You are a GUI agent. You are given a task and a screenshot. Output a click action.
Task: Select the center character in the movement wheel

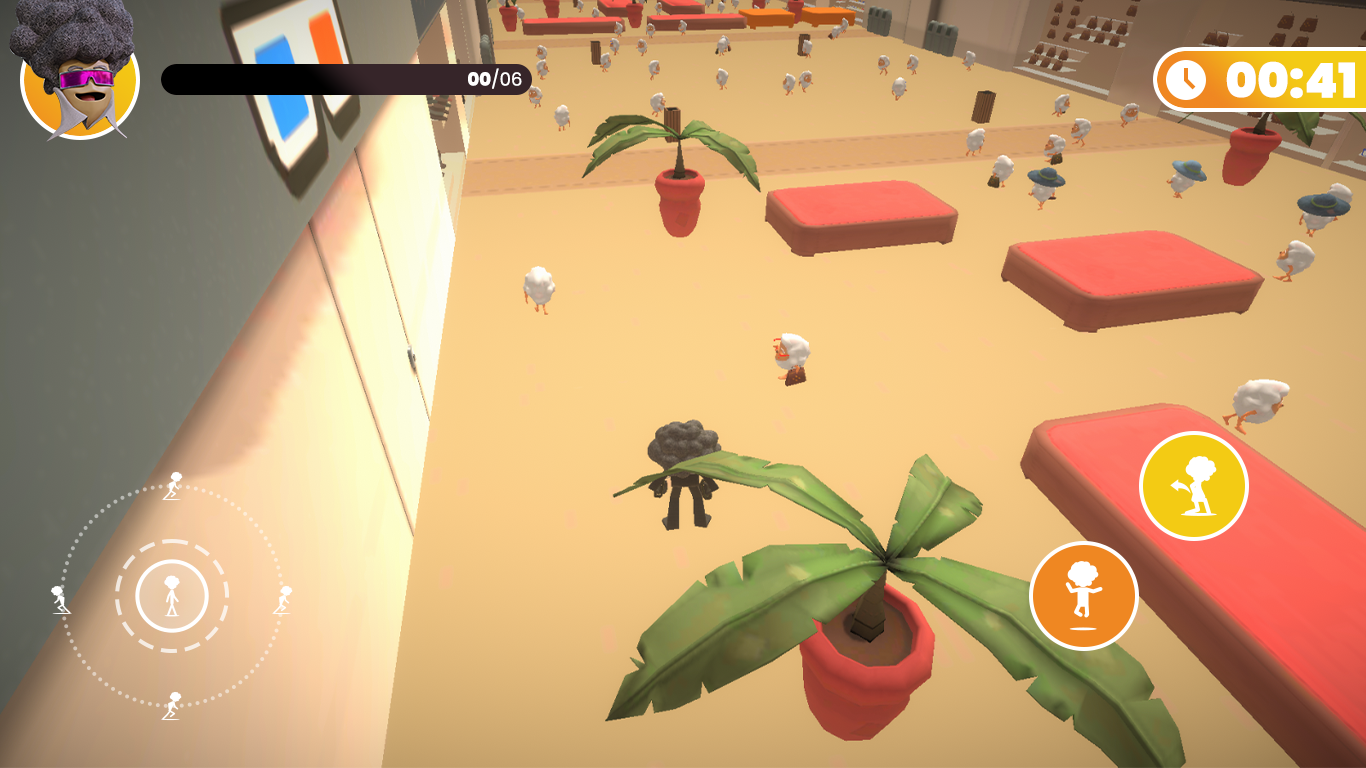[172, 597]
